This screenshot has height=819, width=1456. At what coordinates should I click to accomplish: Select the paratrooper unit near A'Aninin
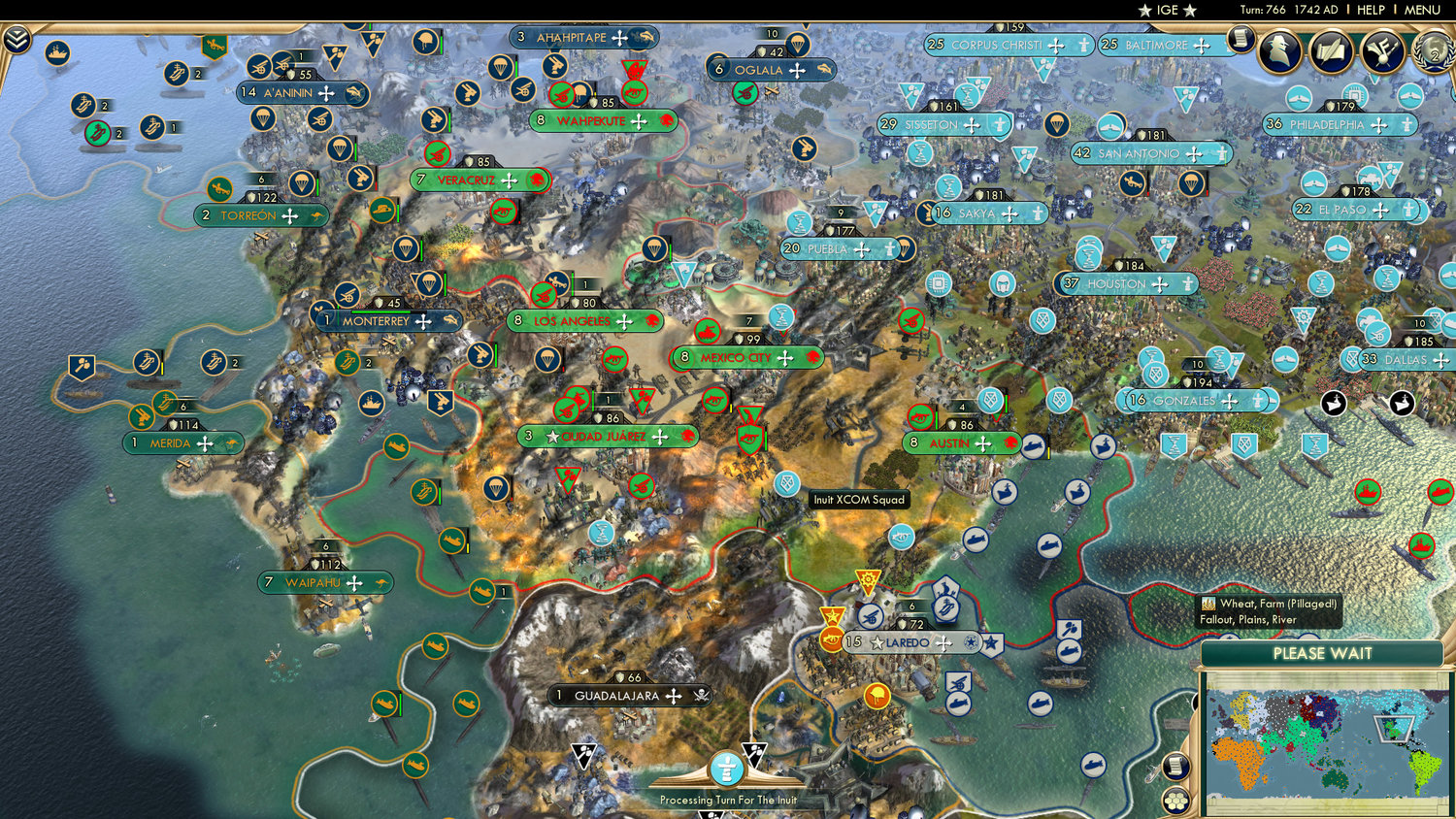tap(263, 115)
